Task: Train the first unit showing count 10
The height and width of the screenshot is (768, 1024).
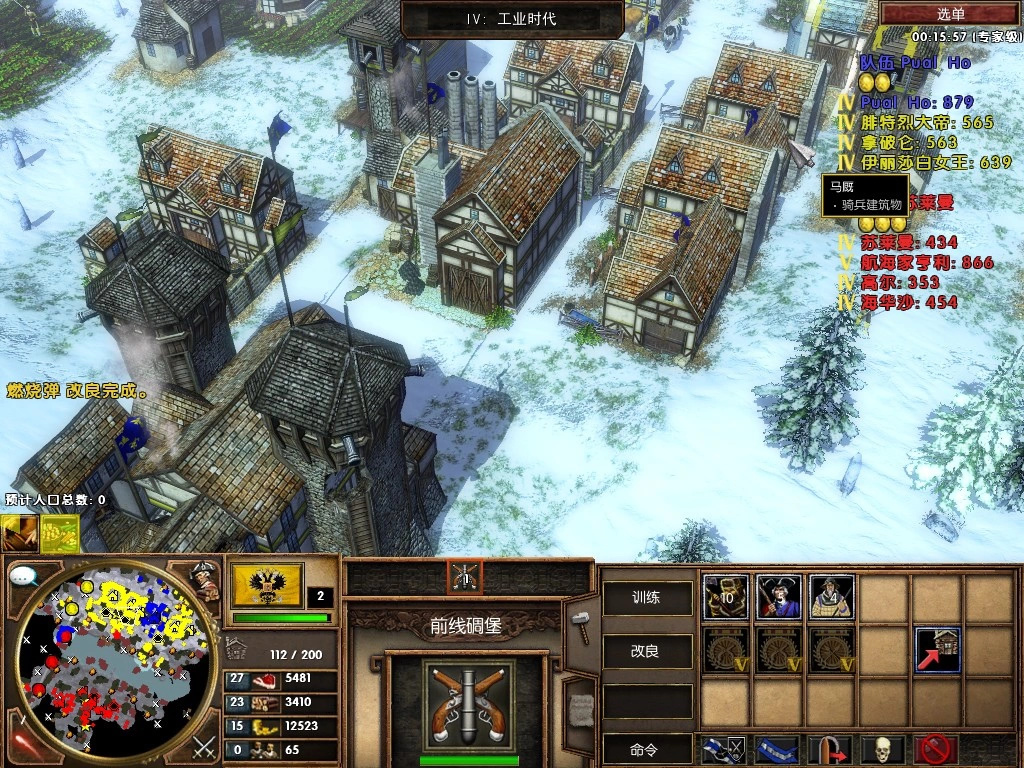Action: pyautogui.click(x=725, y=597)
